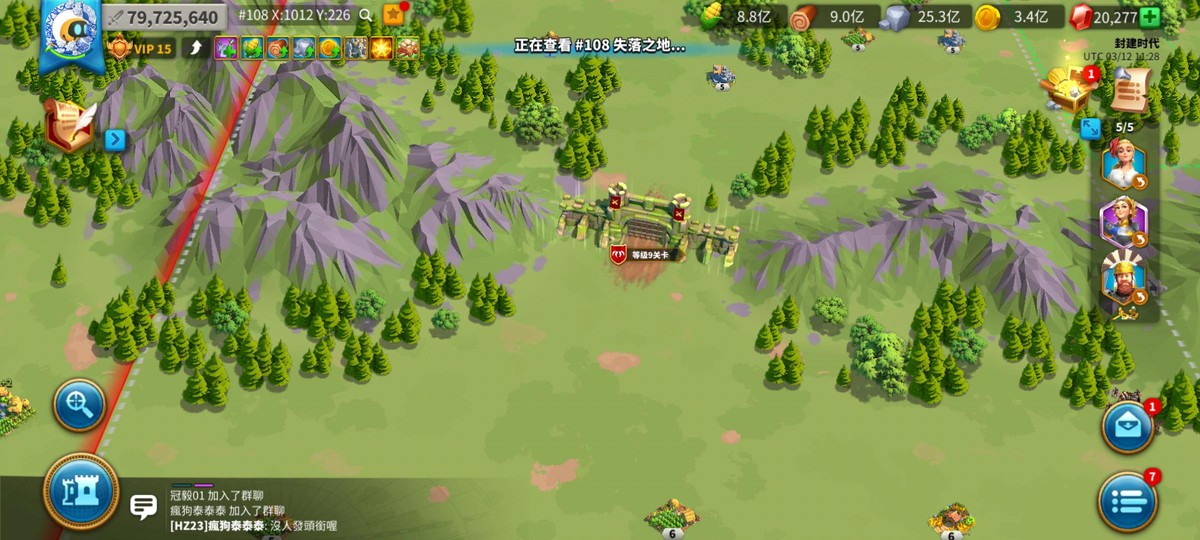Collapse the 5/5 march queue panel
Screen dimensions: 1200x540
1091,128
